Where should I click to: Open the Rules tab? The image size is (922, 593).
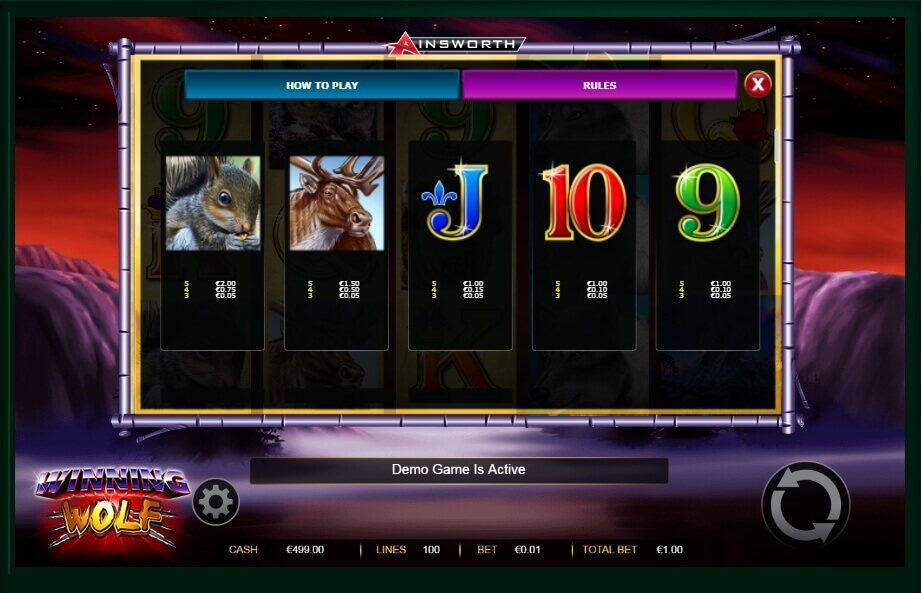click(599, 85)
